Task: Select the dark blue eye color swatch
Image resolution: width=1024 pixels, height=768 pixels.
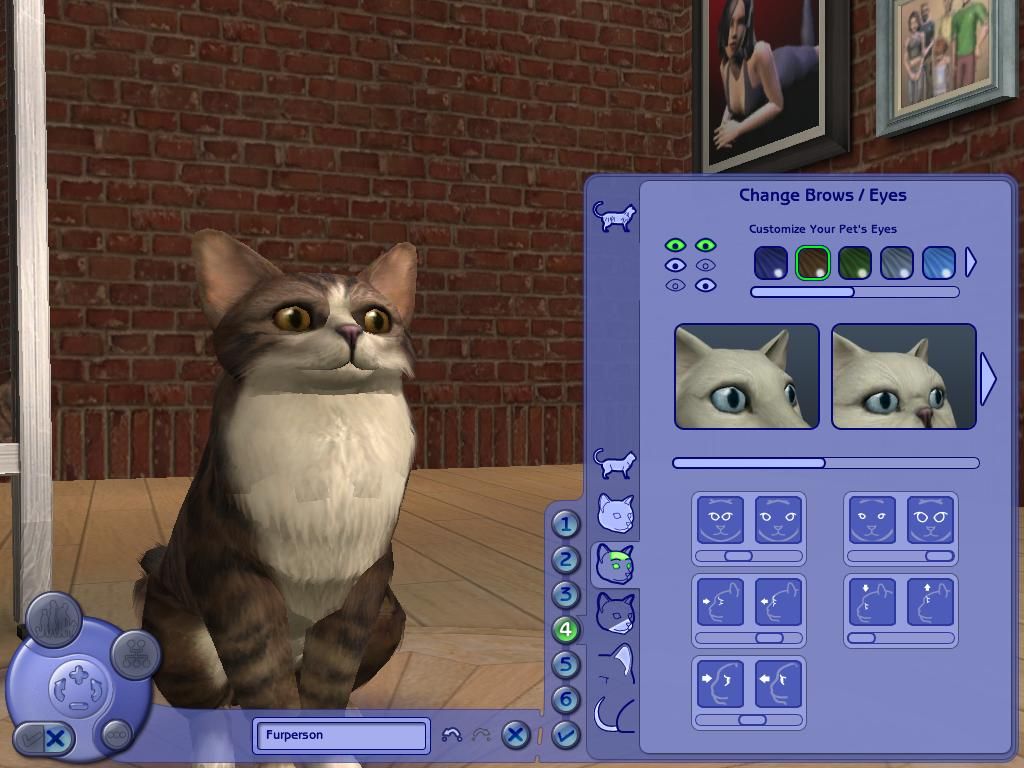Action: [x=770, y=263]
